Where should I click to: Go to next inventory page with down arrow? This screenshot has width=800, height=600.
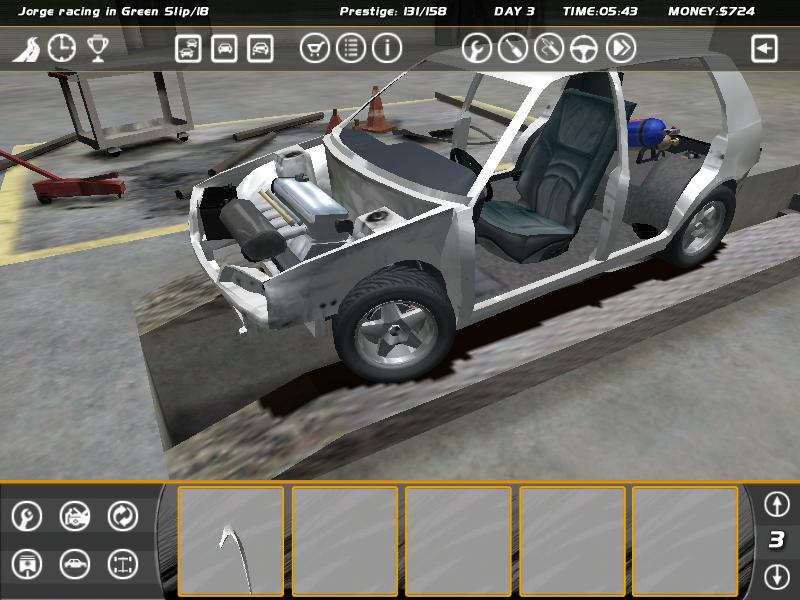tap(777, 576)
